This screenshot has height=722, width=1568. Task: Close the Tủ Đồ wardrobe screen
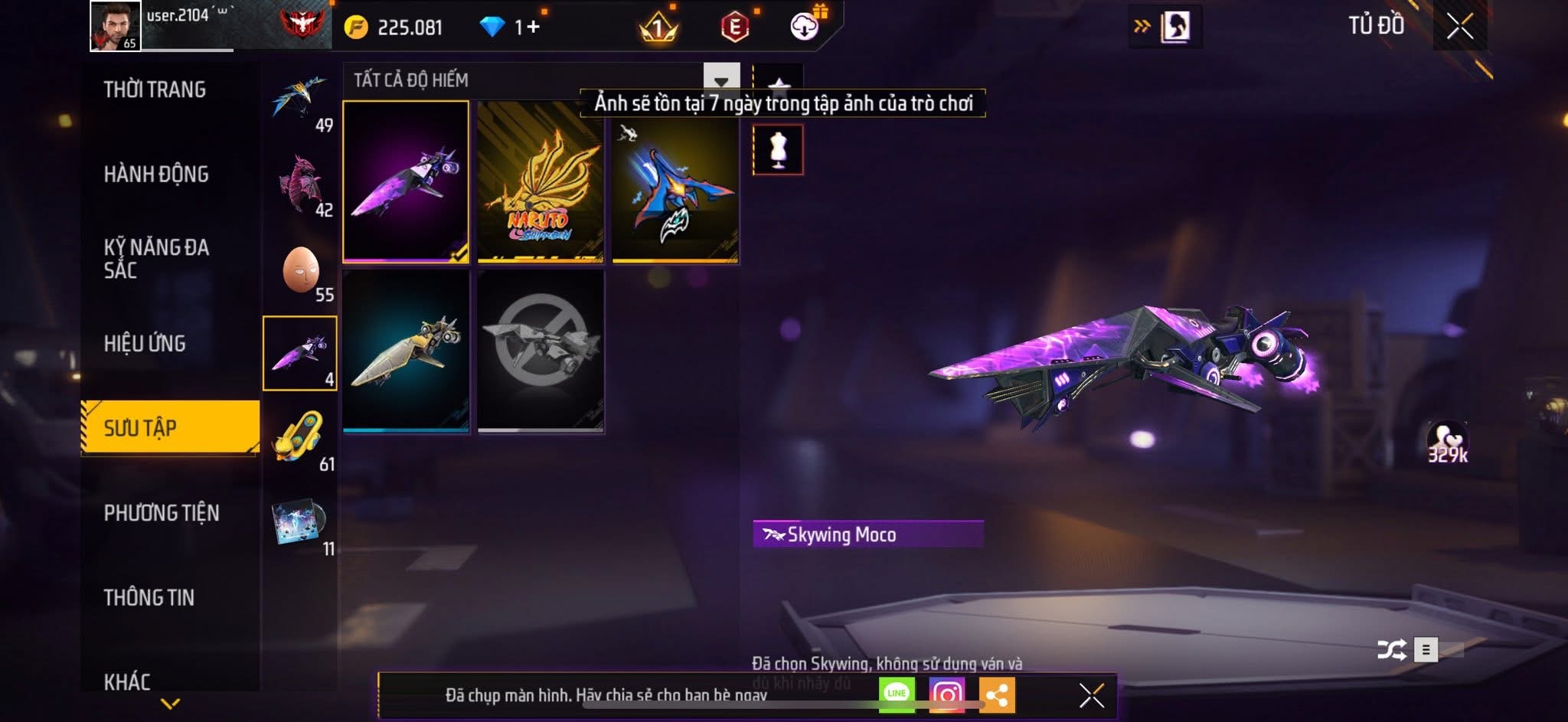click(x=1460, y=27)
